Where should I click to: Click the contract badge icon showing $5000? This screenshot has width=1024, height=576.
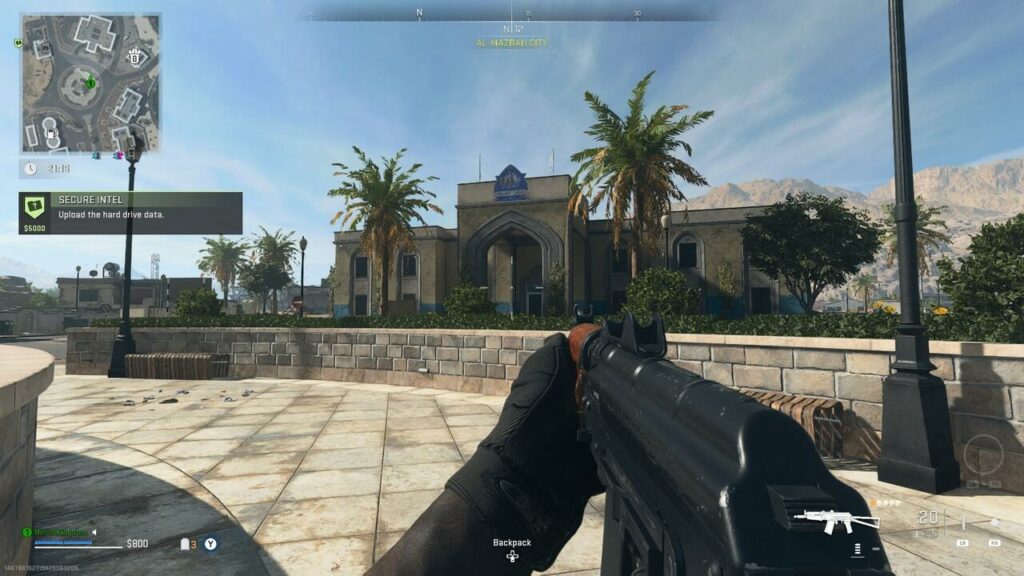click(x=36, y=210)
